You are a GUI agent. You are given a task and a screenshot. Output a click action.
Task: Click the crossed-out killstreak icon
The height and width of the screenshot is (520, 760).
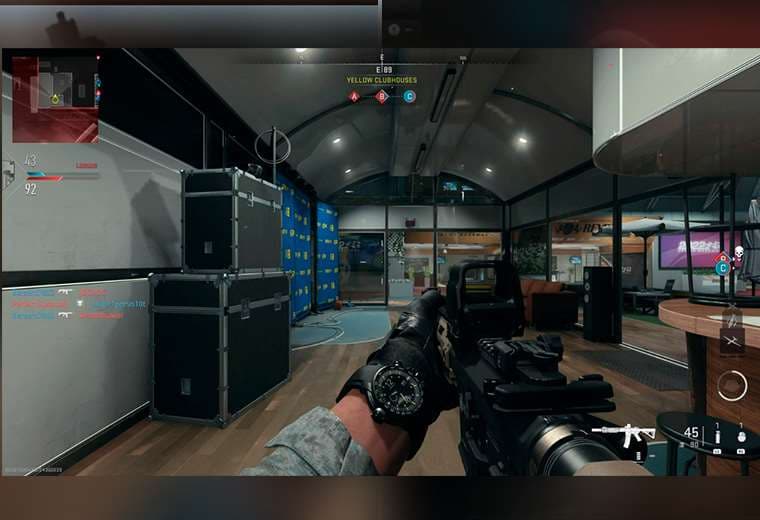732,341
